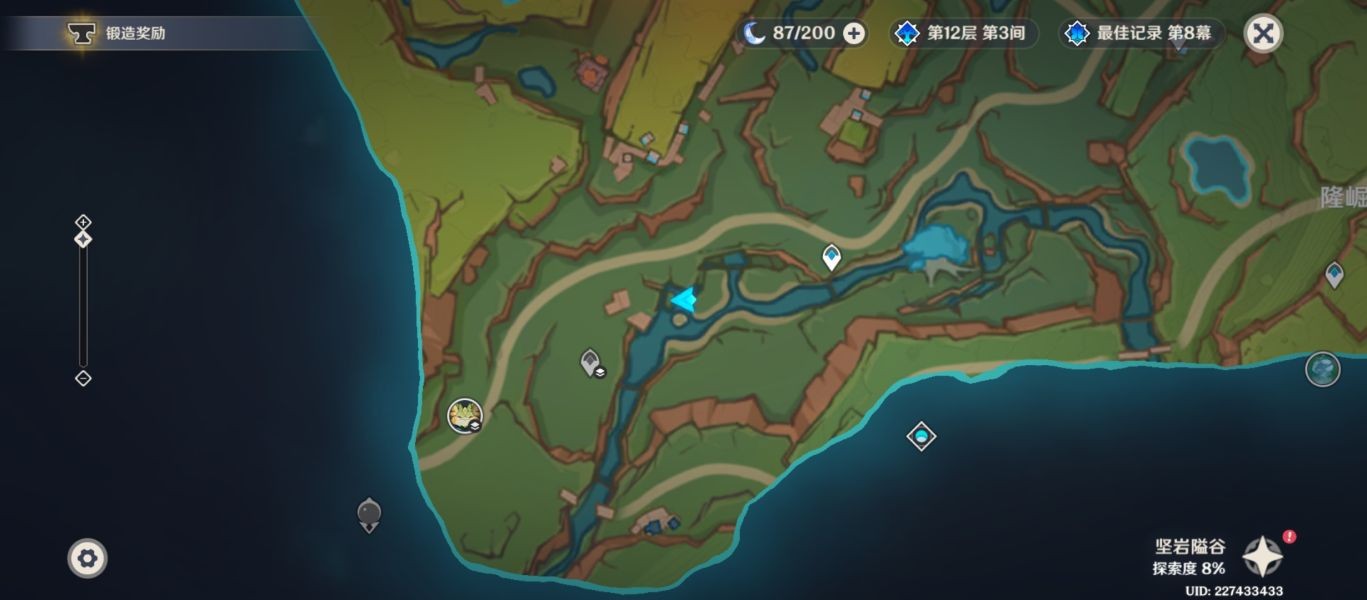Select the boss marker on the west coast

click(x=465, y=415)
